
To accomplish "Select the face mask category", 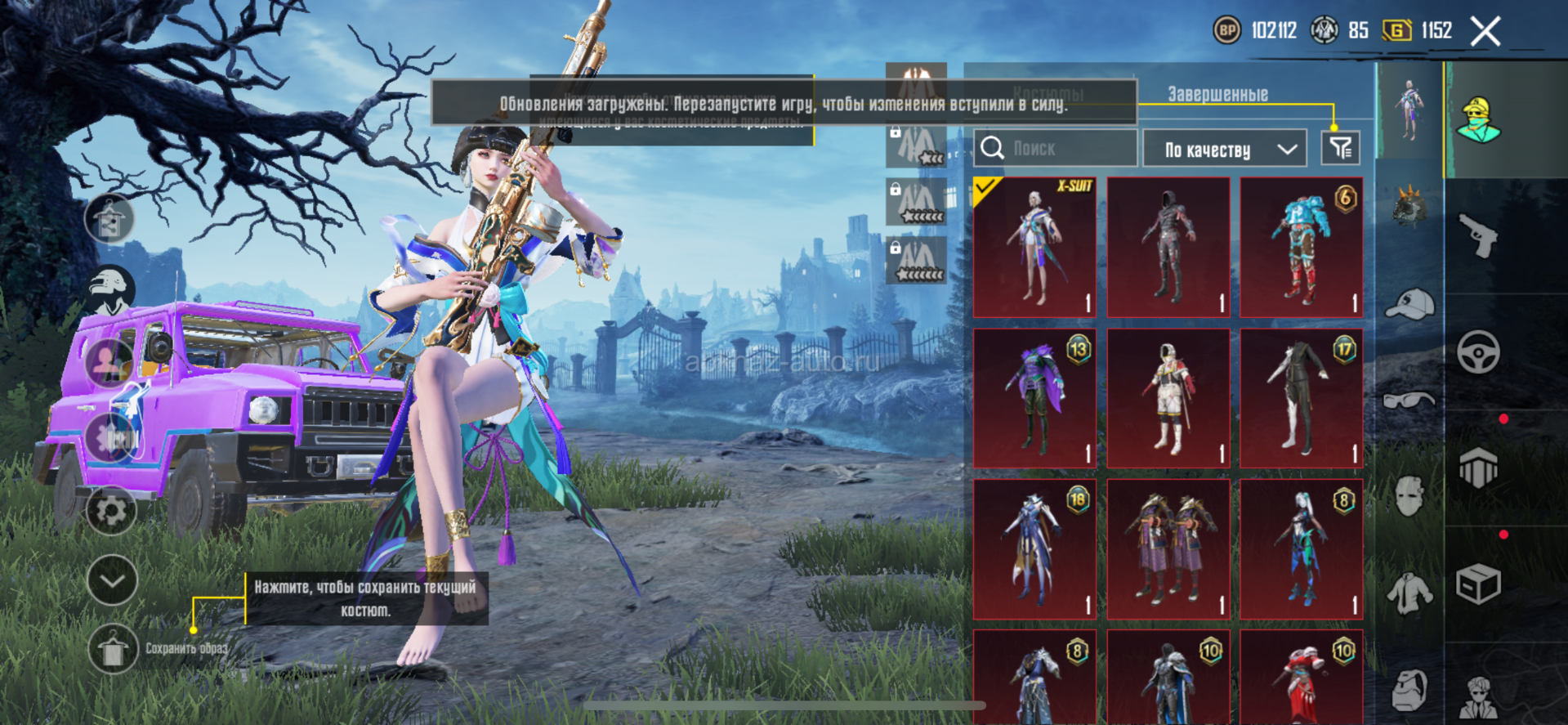I will [1410, 496].
